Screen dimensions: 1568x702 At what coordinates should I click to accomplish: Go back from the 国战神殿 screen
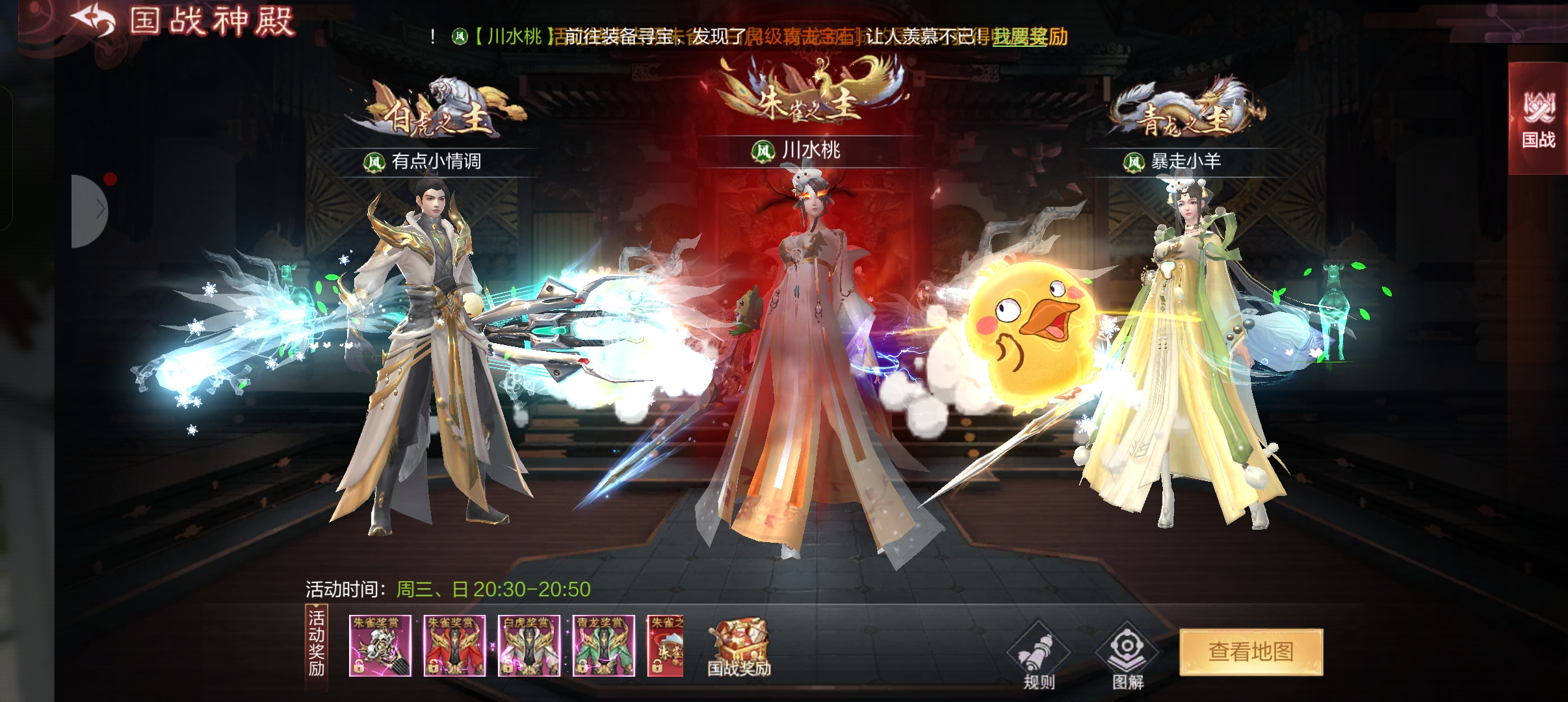point(93,21)
